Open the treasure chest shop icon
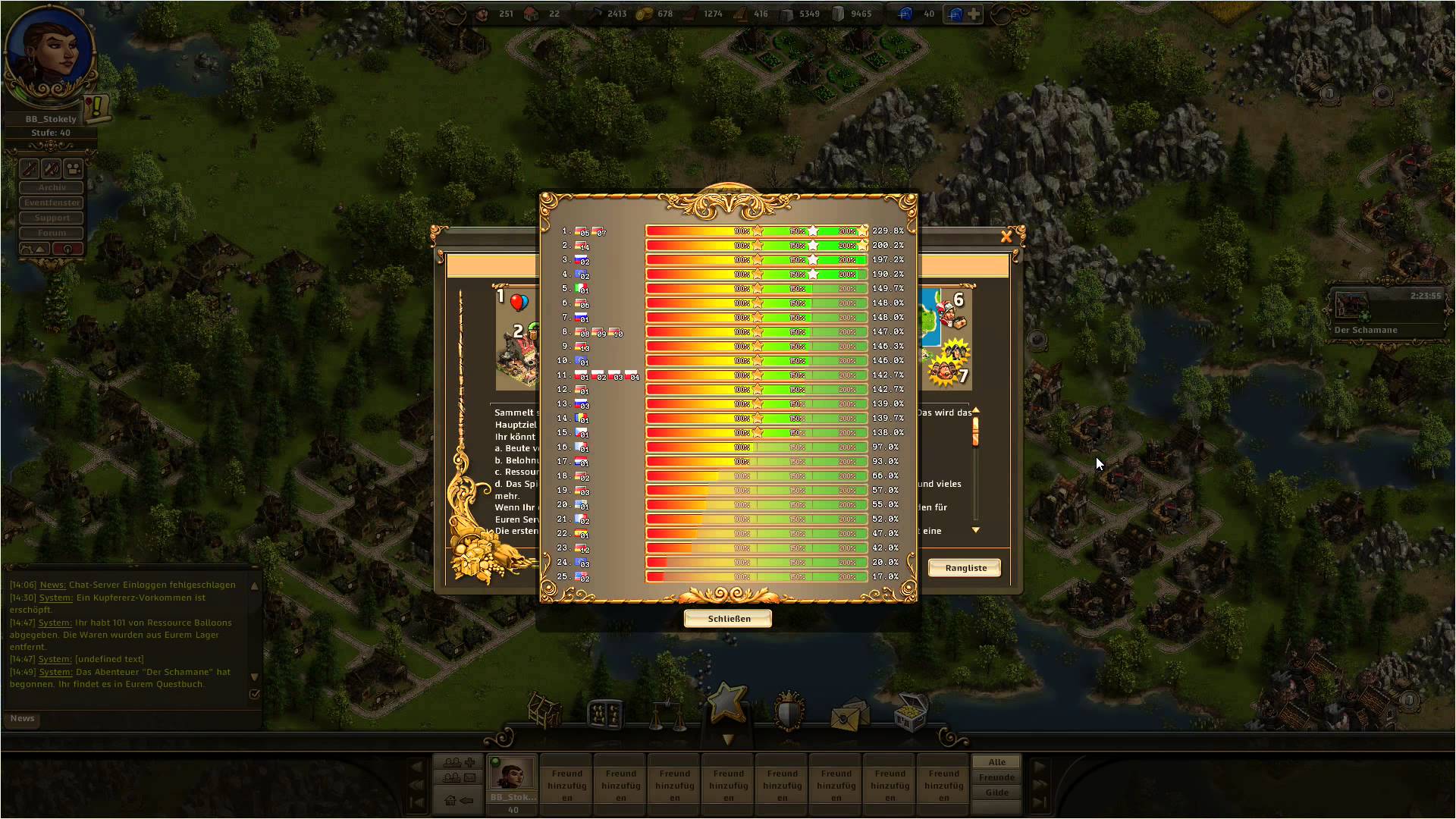The image size is (1456, 819). pyautogui.click(x=910, y=711)
